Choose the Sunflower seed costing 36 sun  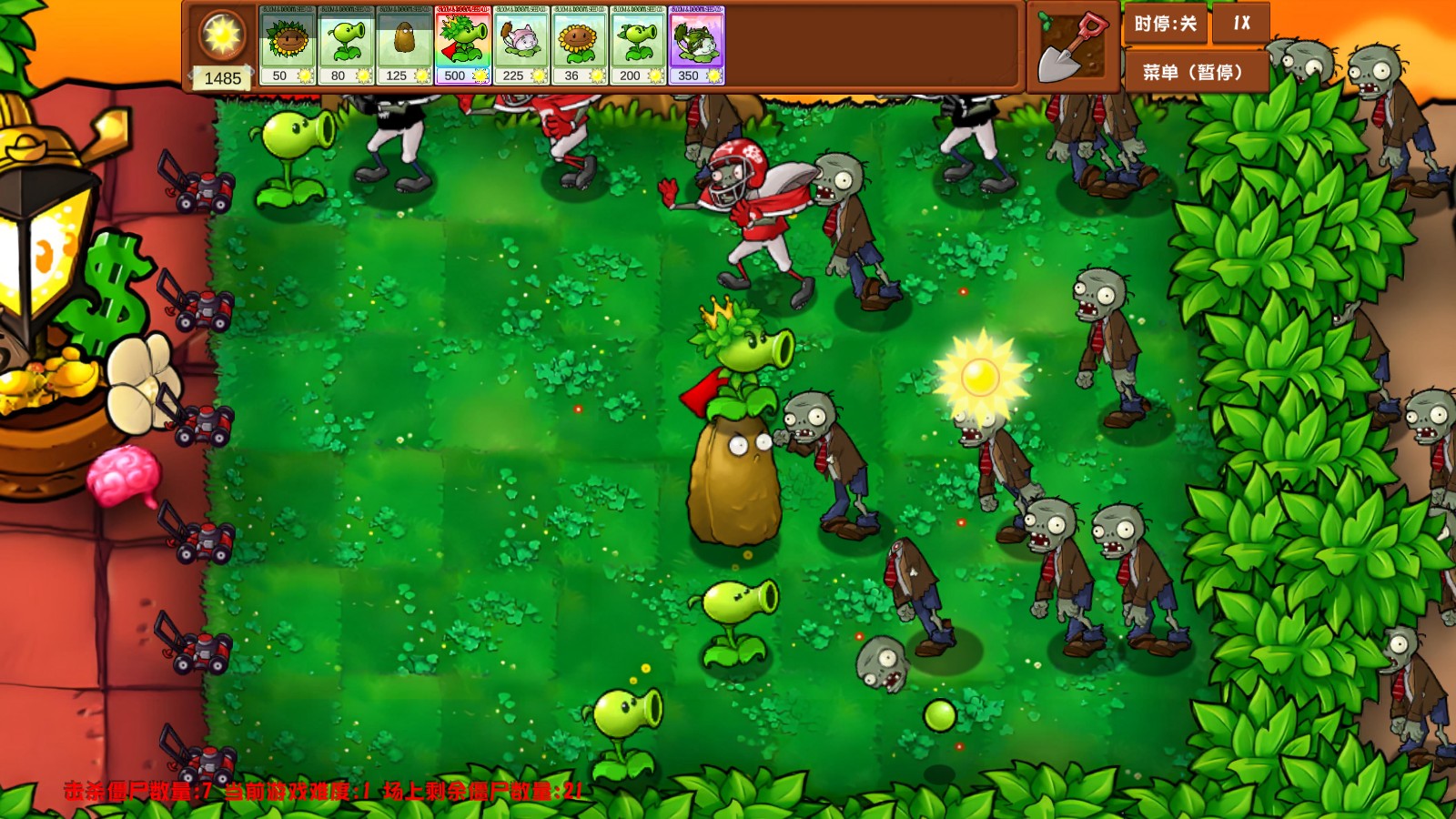click(x=581, y=45)
